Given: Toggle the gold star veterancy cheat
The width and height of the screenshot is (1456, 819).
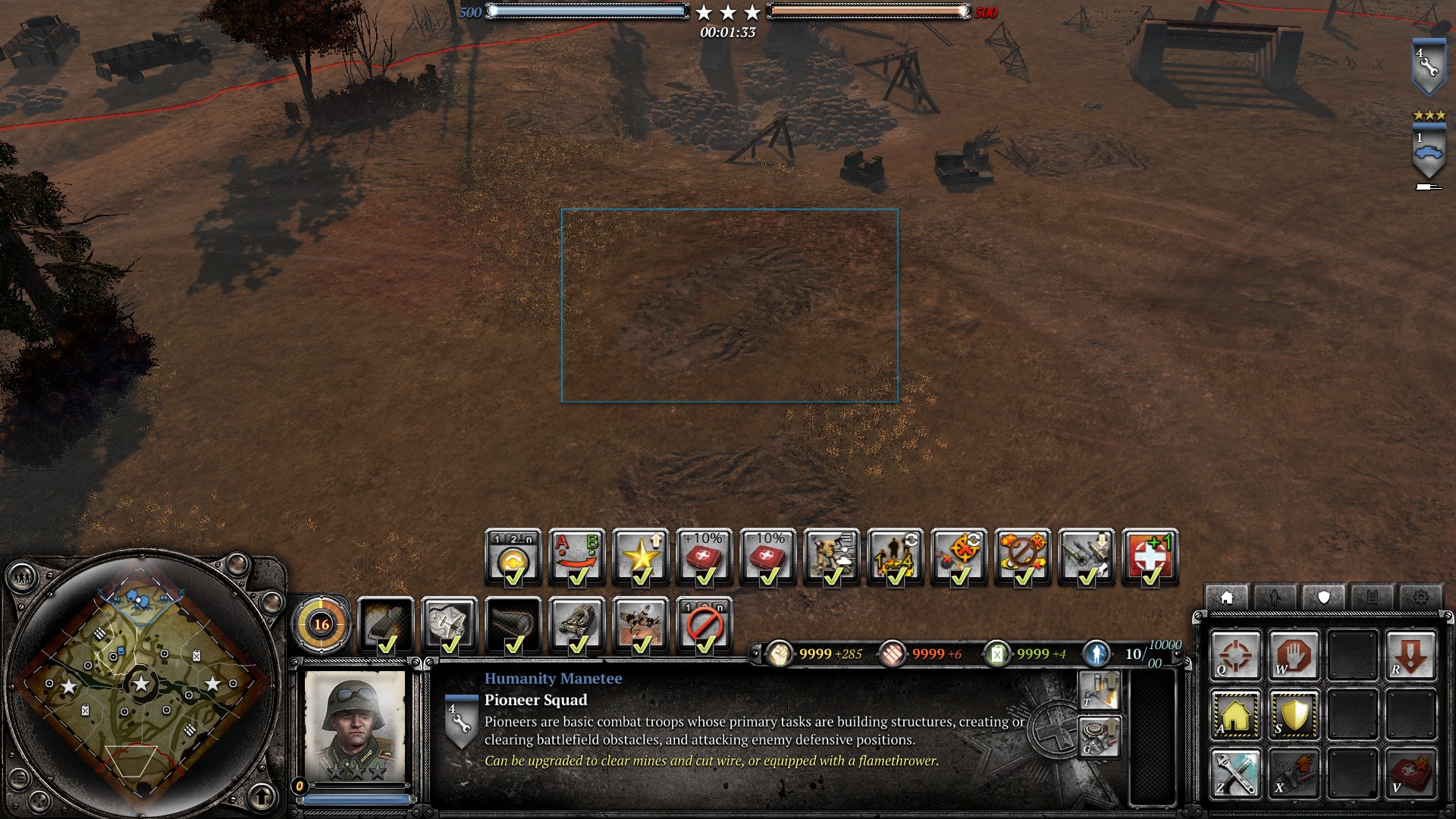Looking at the screenshot, I should (x=641, y=557).
